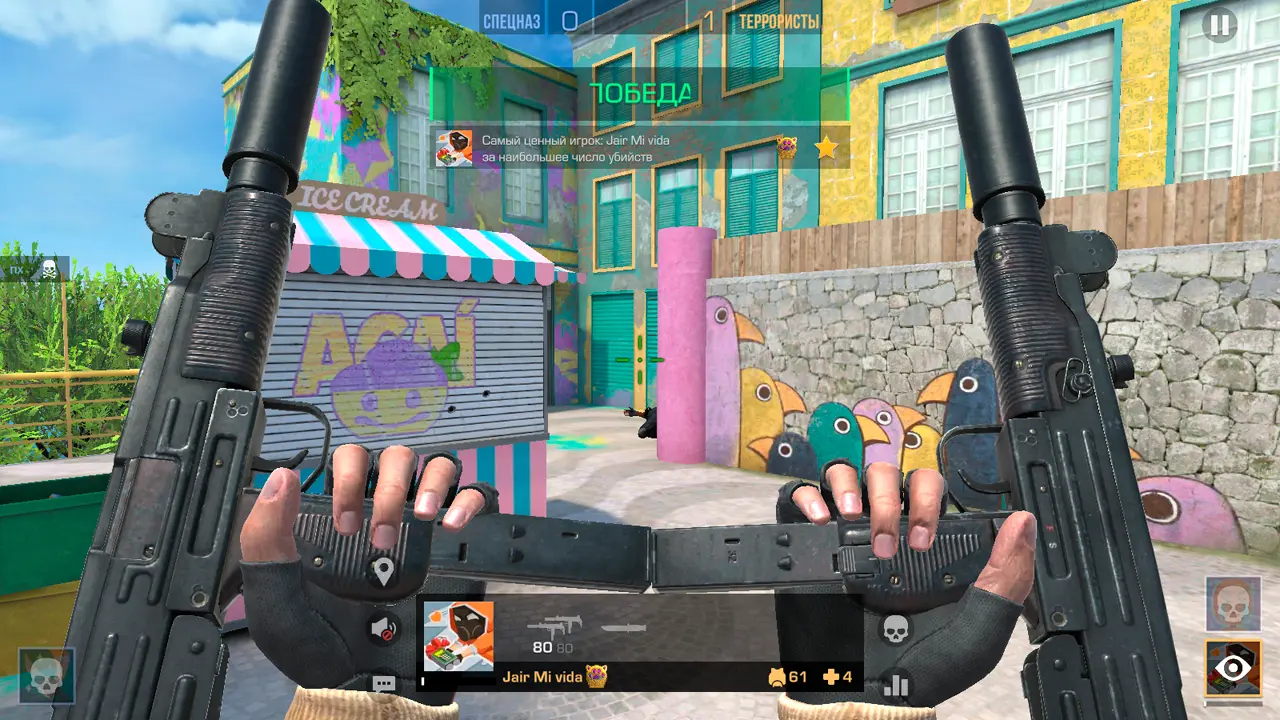
Task: Show the scoreboard bar chart icon
Action: (896, 685)
